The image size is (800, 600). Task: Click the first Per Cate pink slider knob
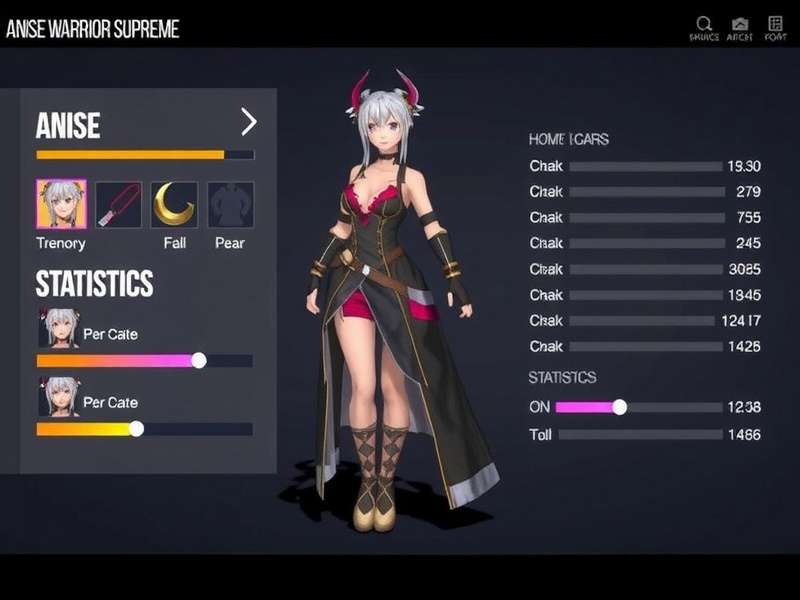[199, 360]
